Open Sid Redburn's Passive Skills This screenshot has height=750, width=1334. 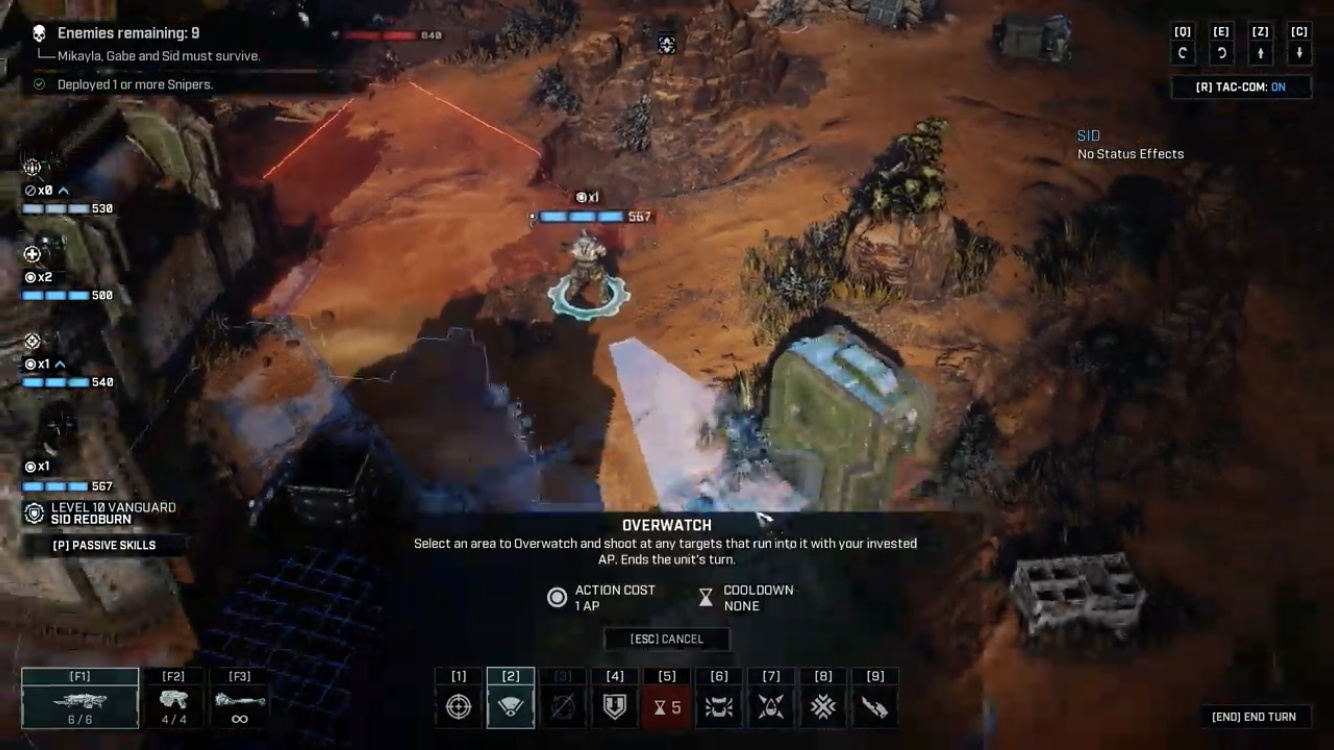[x=104, y=546]
